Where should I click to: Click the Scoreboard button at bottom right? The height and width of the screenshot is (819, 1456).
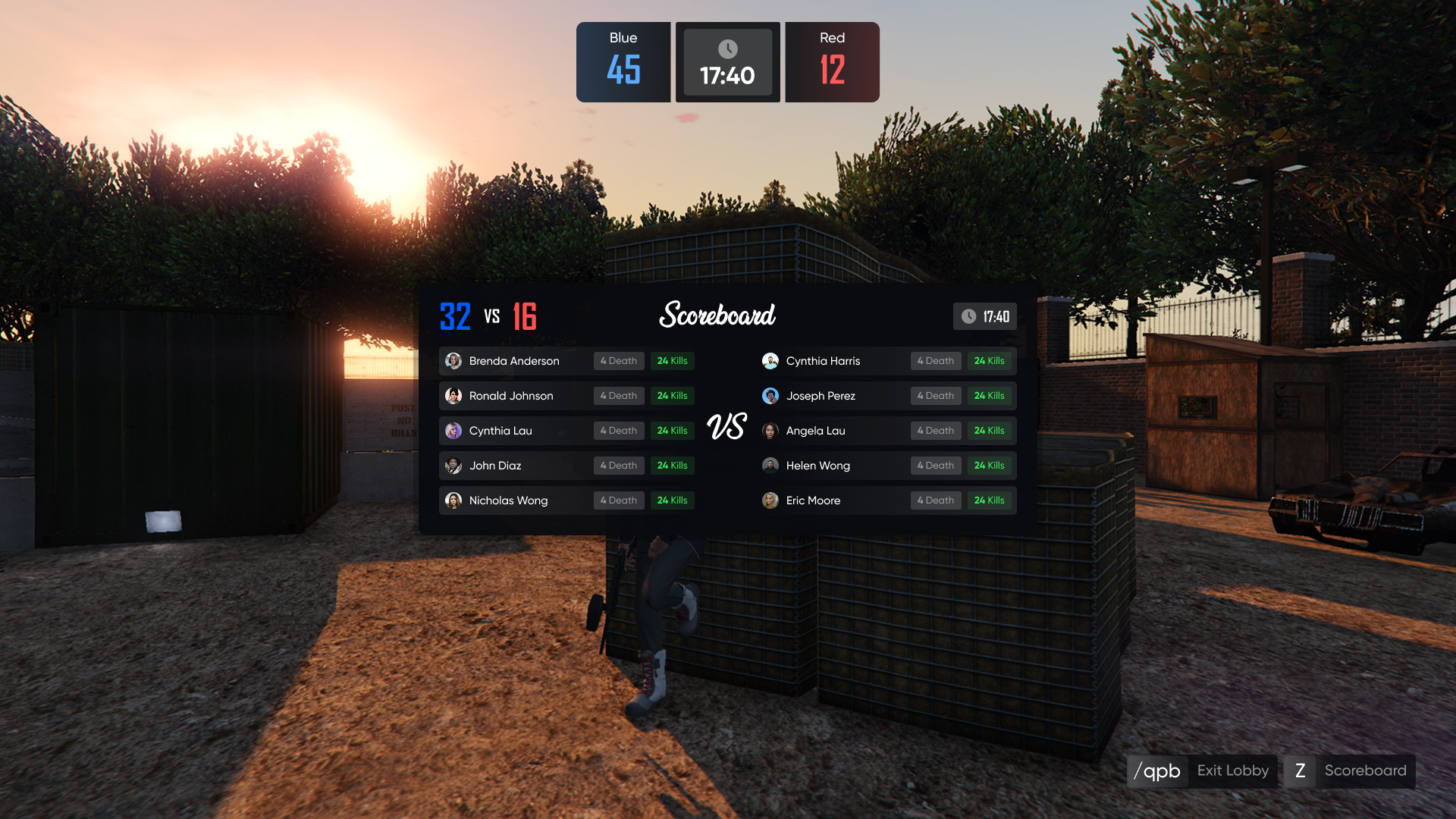[1365, 771]
